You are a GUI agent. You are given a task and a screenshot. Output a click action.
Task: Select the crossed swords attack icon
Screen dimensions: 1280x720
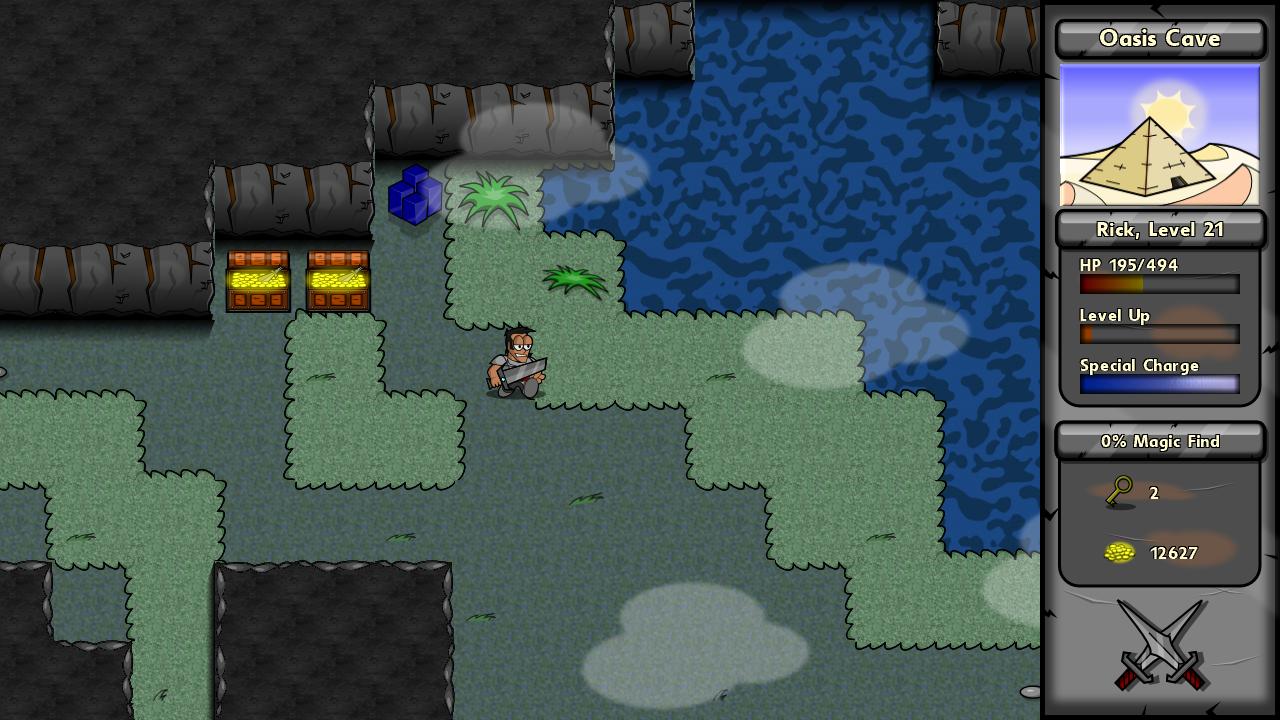[1159, 645]
